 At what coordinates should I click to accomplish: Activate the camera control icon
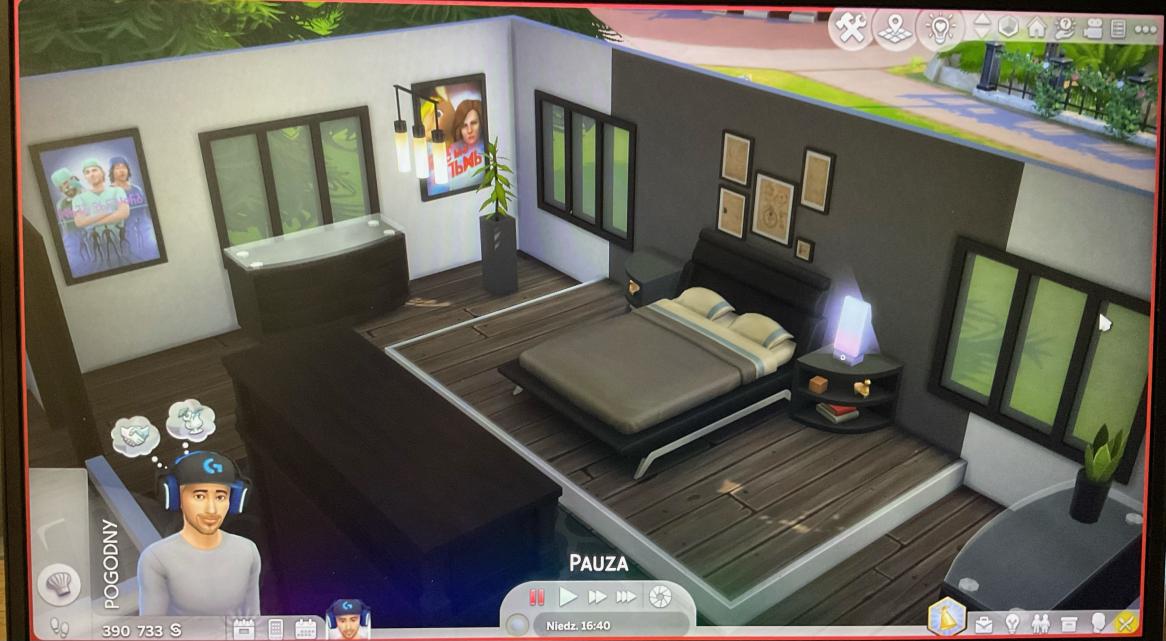click(x=1093, y=28)
